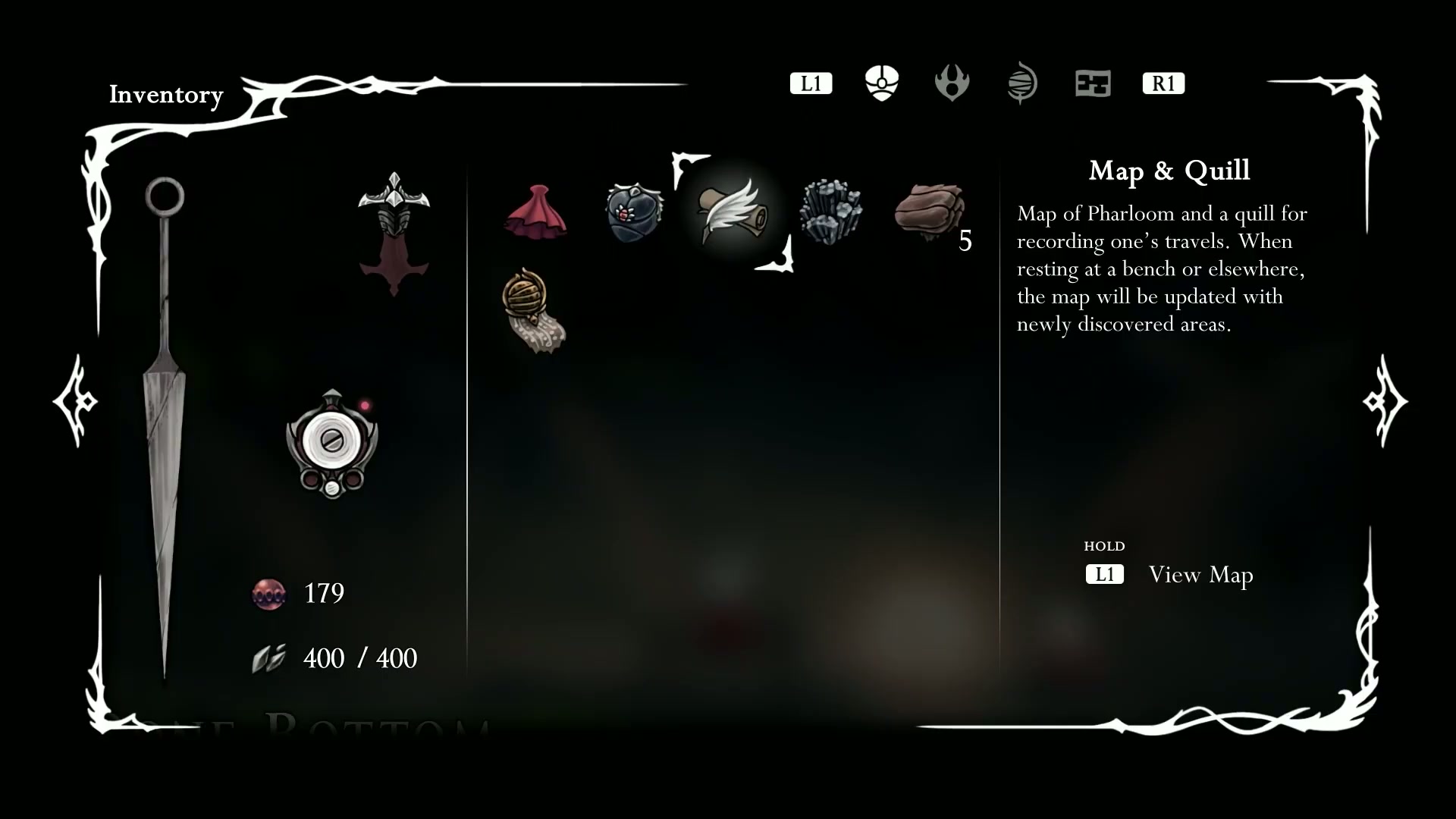Choose the golden striped orb item
1456x819 pixels.
(x=533, y=310)
